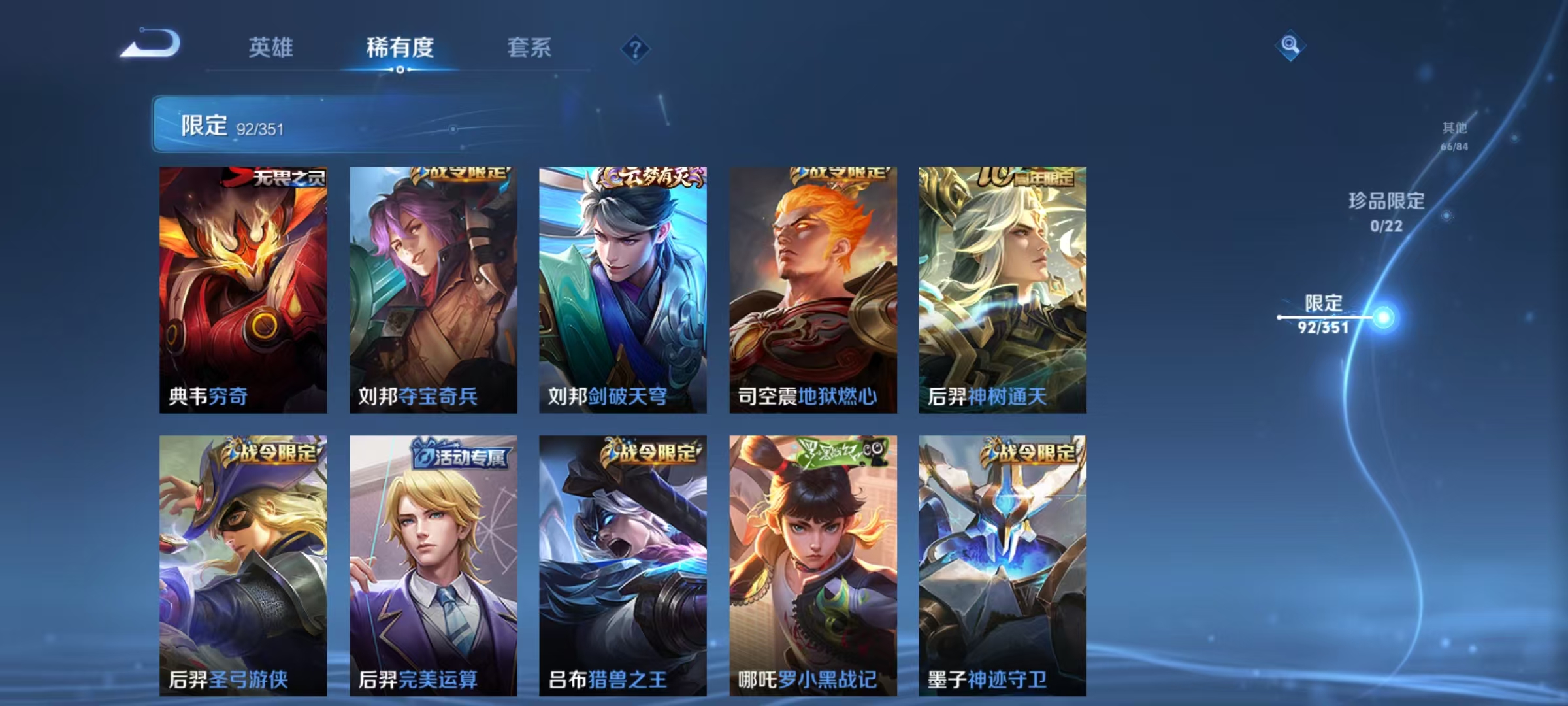Open the search magnifier icon
This screenshot has height=706, width=1568.
(x=1288, y=47)
